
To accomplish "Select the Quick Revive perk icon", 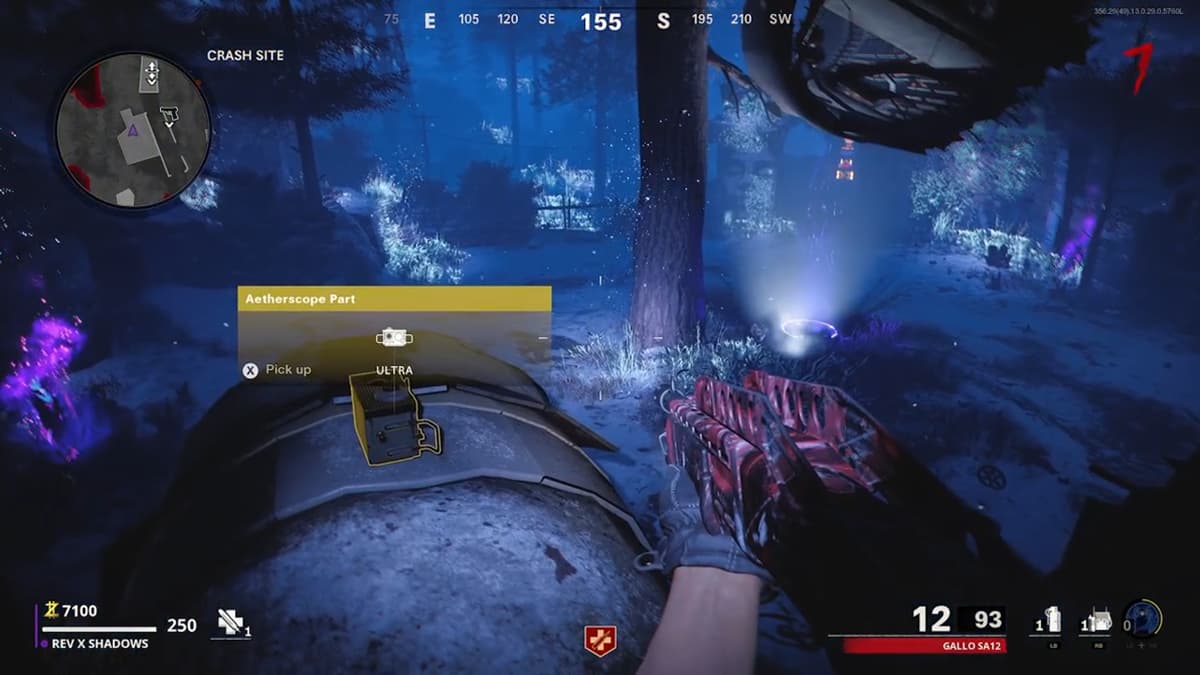I will click(x=600, y=639).
